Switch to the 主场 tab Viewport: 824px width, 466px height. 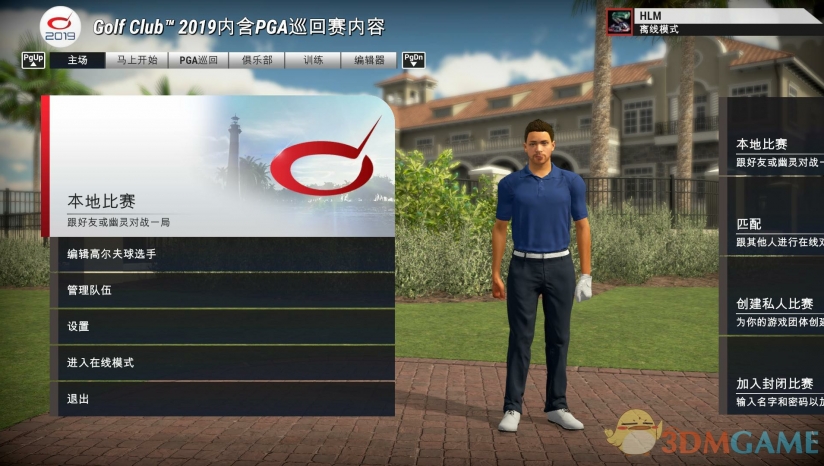pos(77,60)
